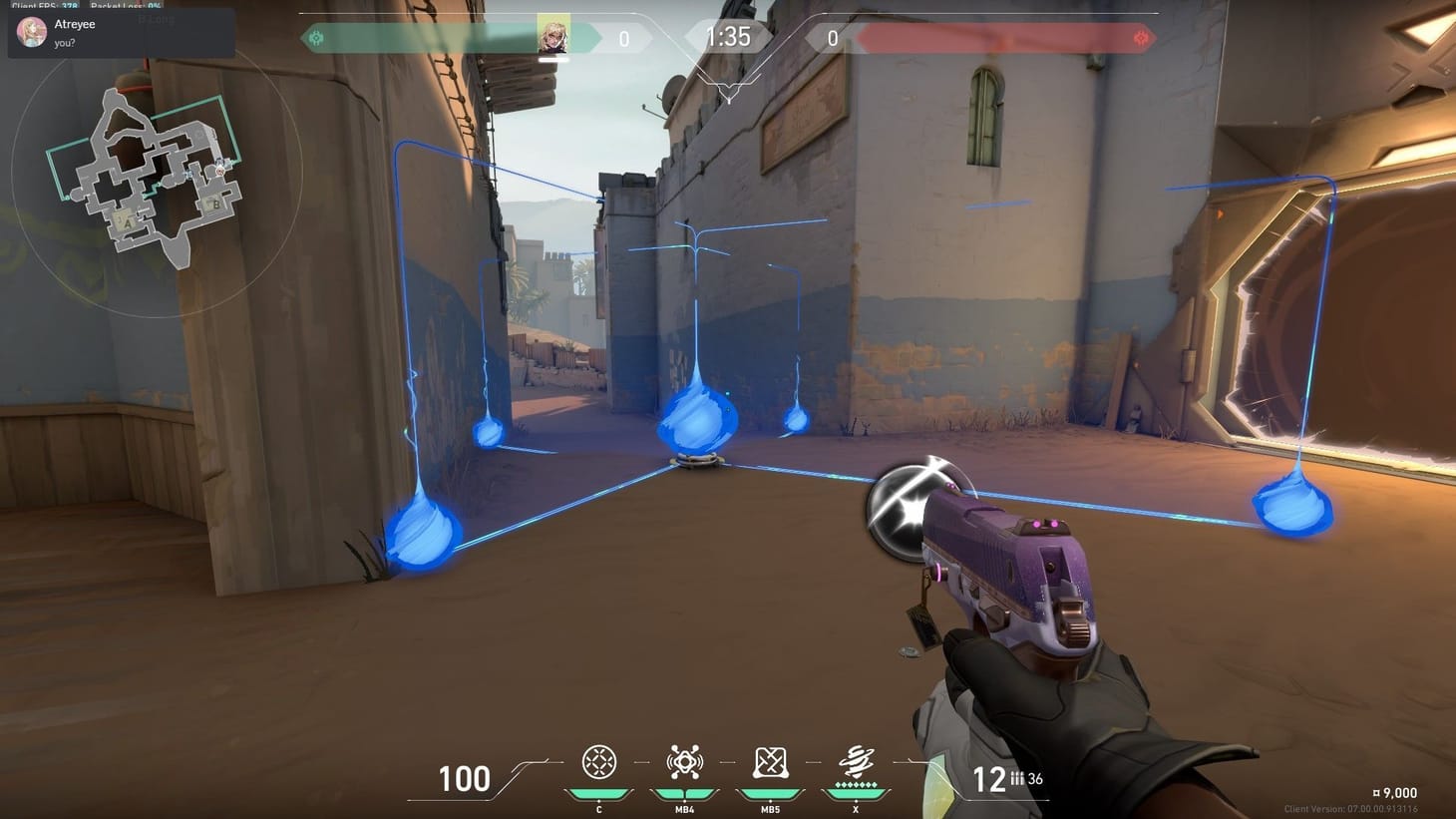Click the Packet Loss percentage indicator

coord(126,6)
